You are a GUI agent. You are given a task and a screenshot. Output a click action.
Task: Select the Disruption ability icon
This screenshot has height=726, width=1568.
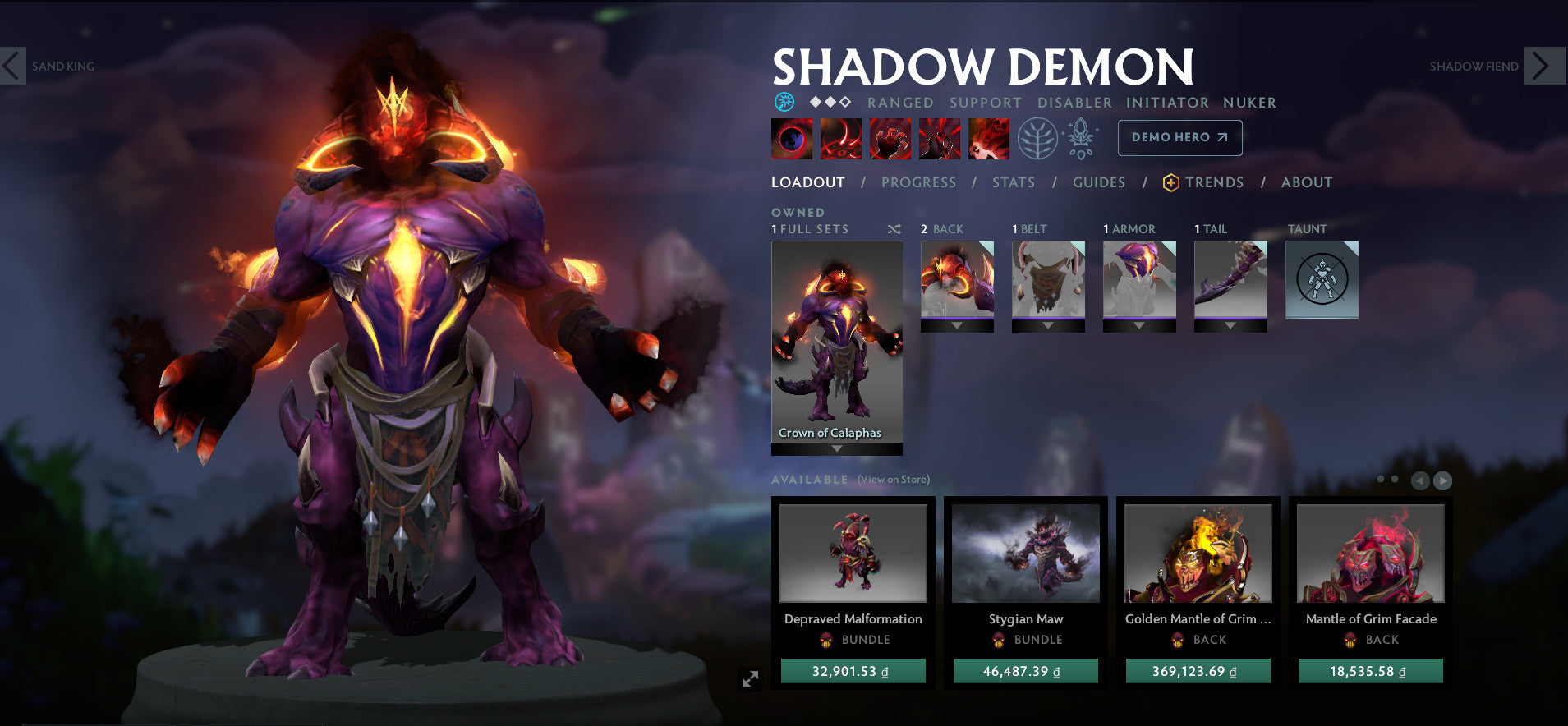coord(793,138)
